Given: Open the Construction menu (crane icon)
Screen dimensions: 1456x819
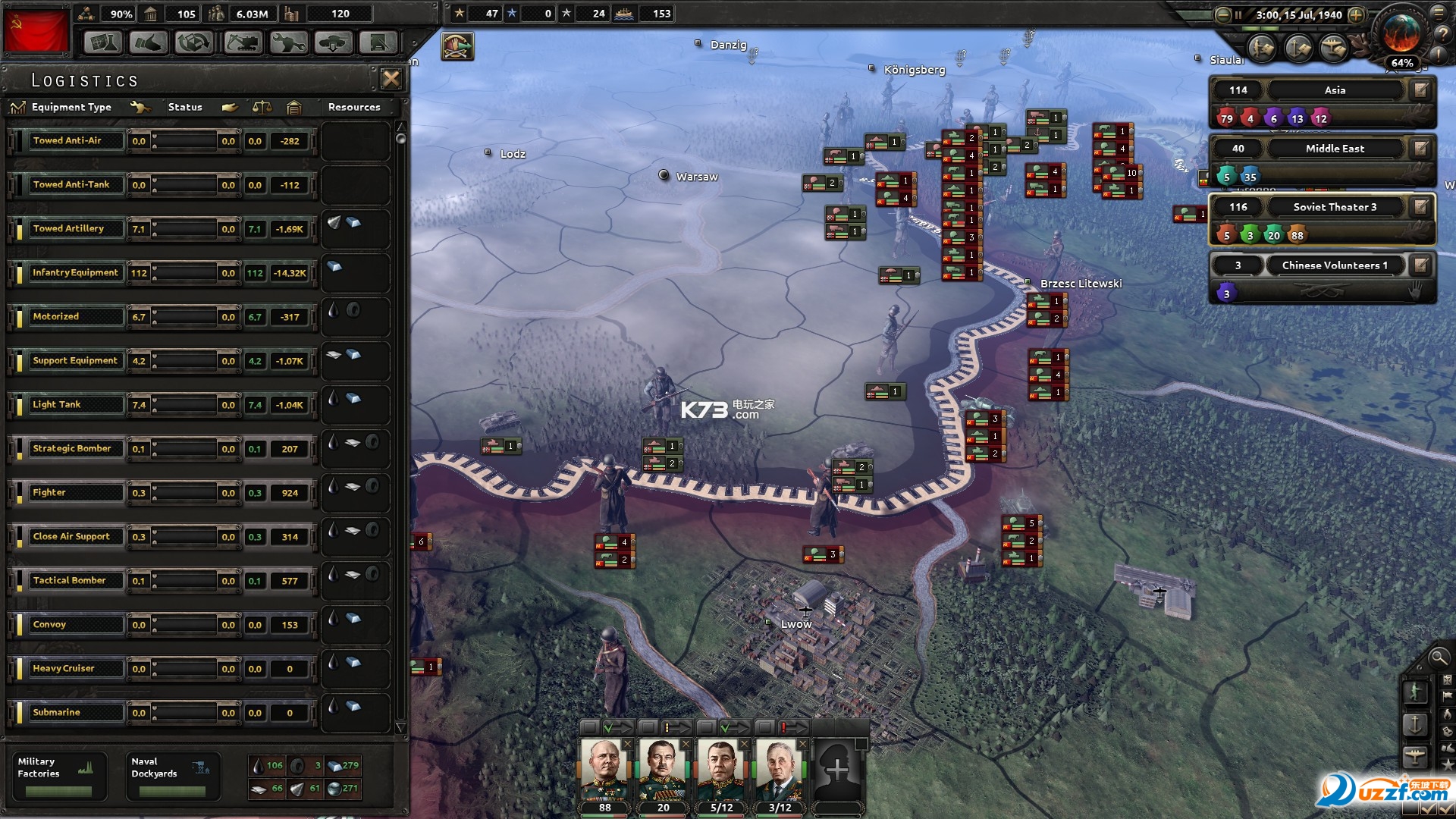Looking at the screenshot, I should click(243, 42).
